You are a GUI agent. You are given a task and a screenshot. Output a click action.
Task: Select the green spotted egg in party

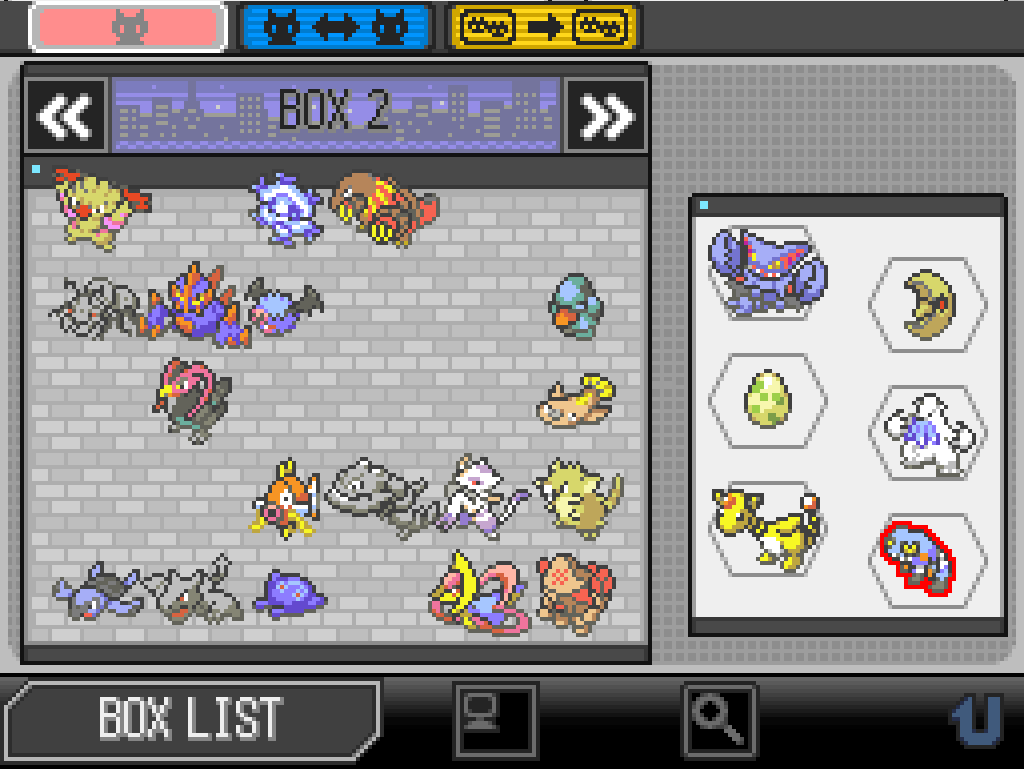(x=767, y=401)
